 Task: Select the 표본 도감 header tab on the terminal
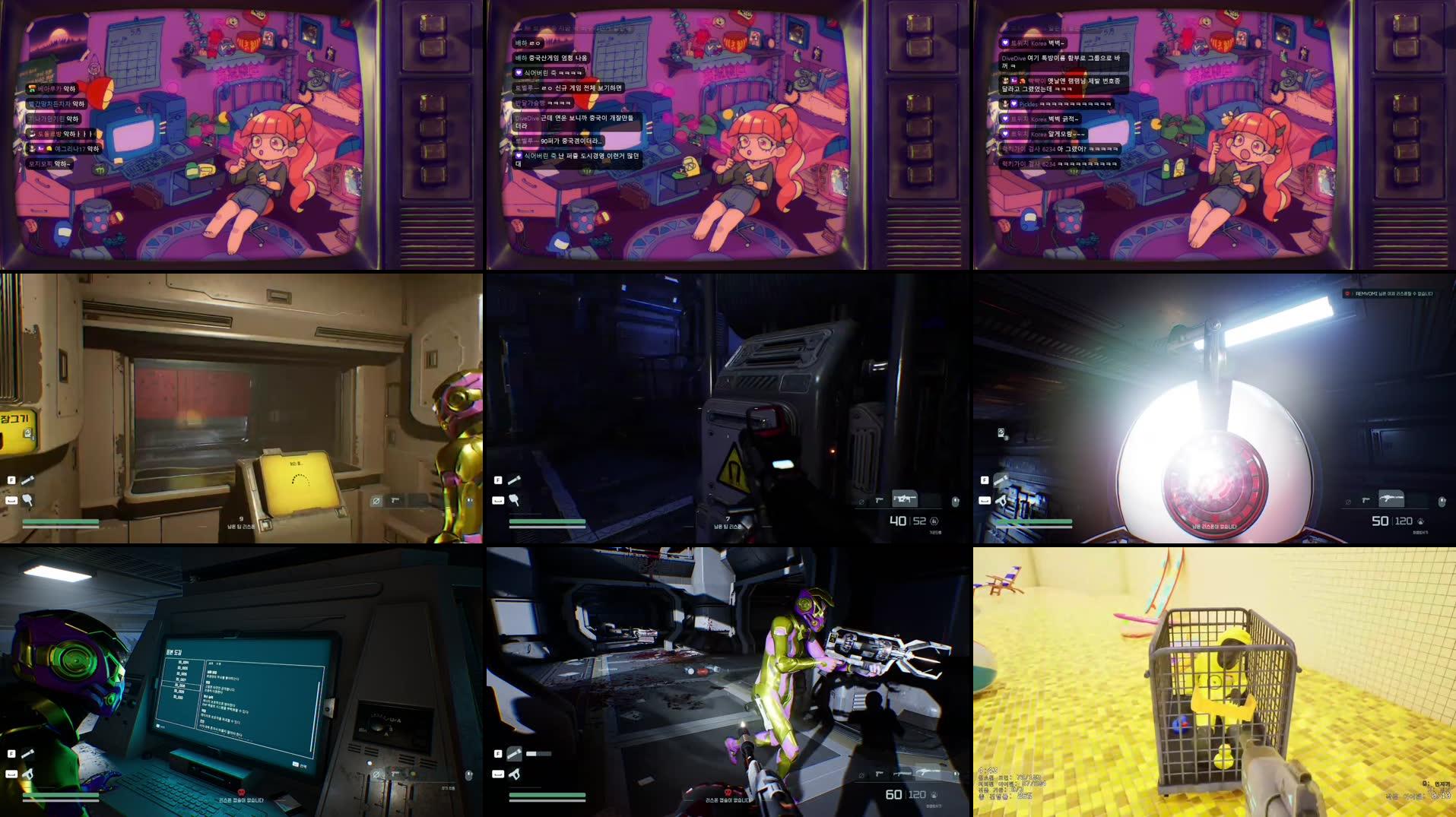174,652
